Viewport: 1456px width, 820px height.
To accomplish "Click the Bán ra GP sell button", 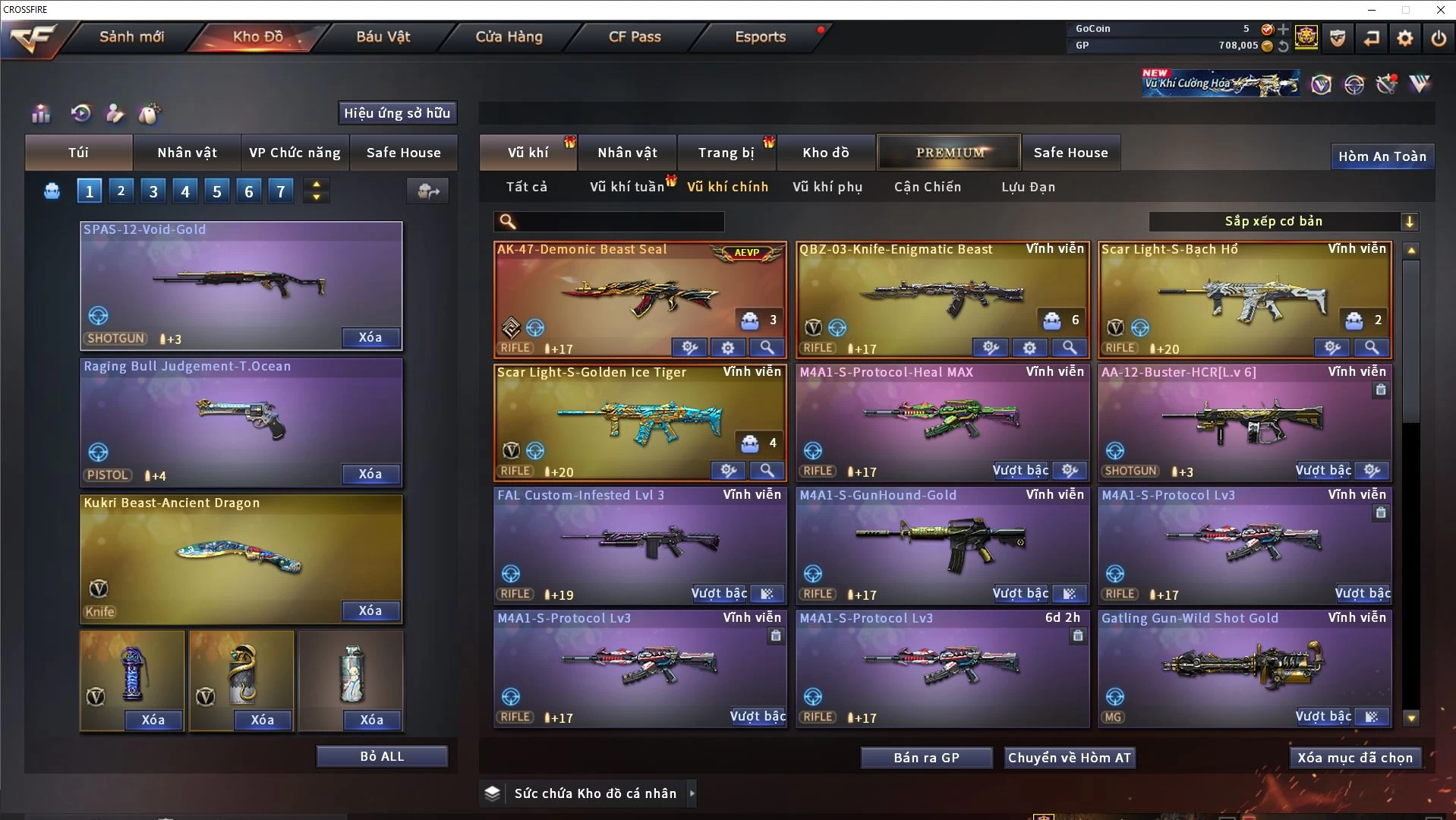I will 926,758.
